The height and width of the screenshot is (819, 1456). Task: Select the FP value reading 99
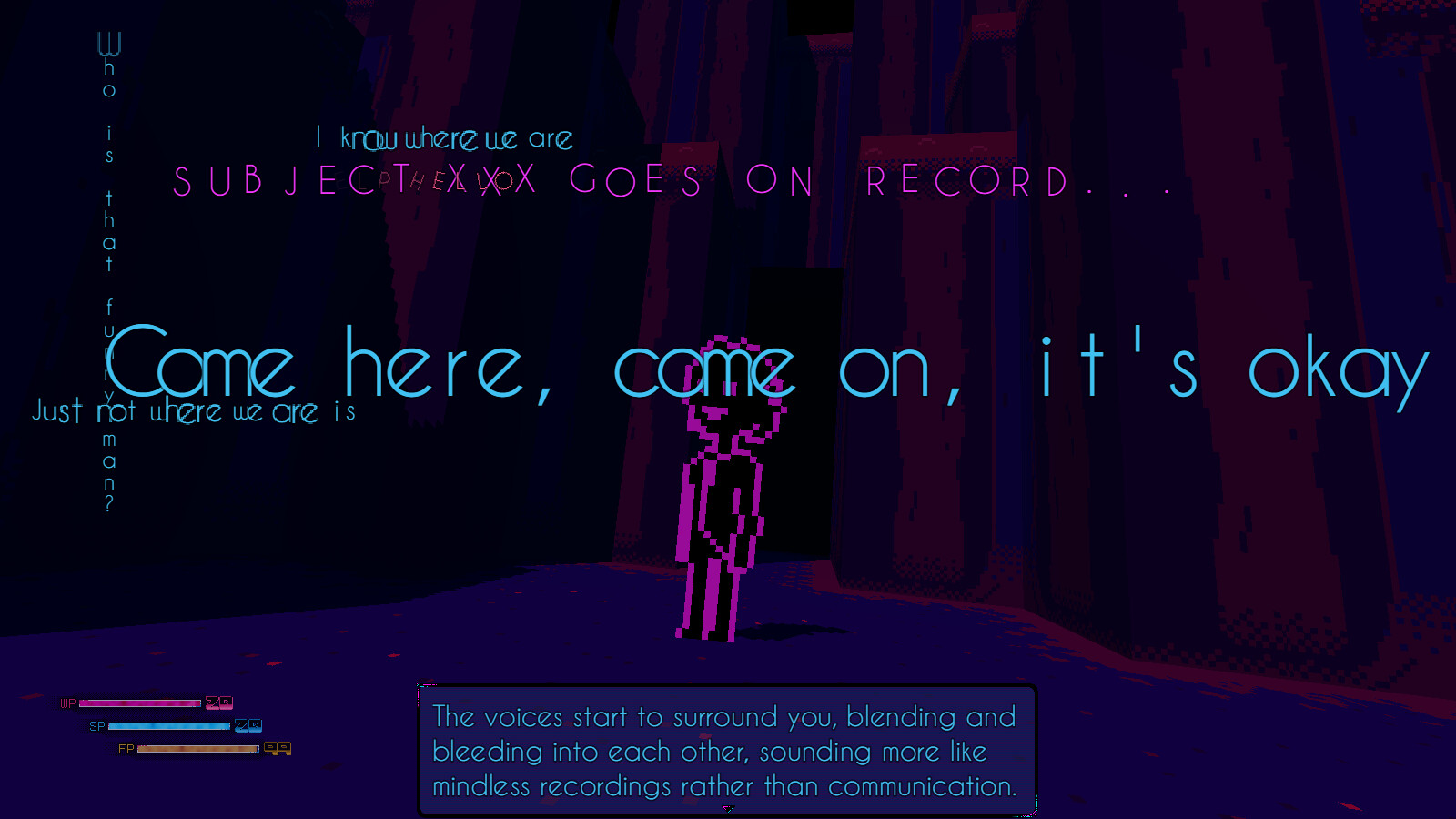coord(277,749)
